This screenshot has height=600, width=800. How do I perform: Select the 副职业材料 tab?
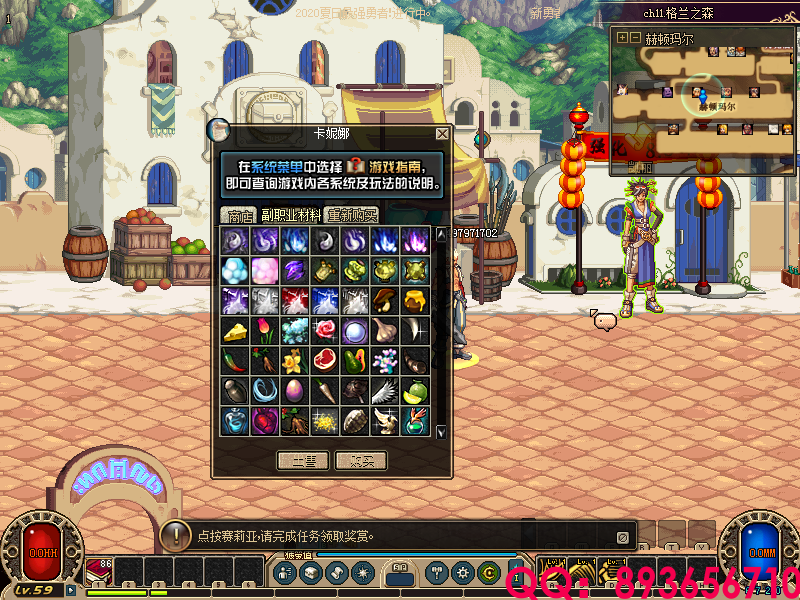(x=291, y=215)
